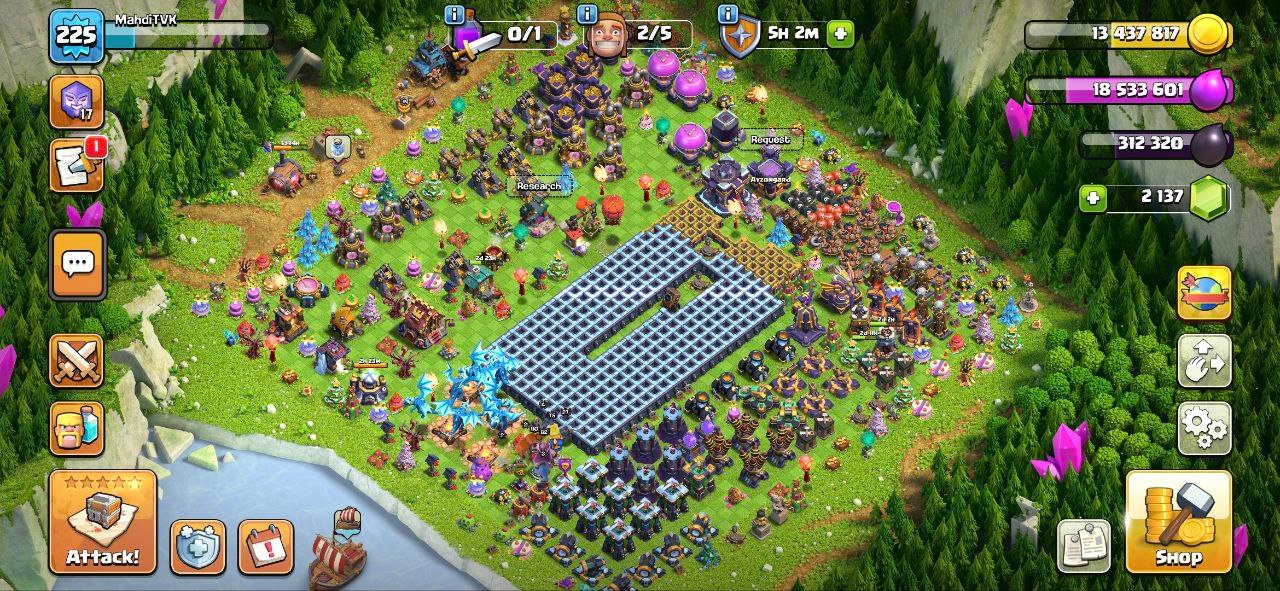Open the barbarian and potion icon above Attack
The height and width of the screenshot is (591, 1280).
[x=76, y=428]
